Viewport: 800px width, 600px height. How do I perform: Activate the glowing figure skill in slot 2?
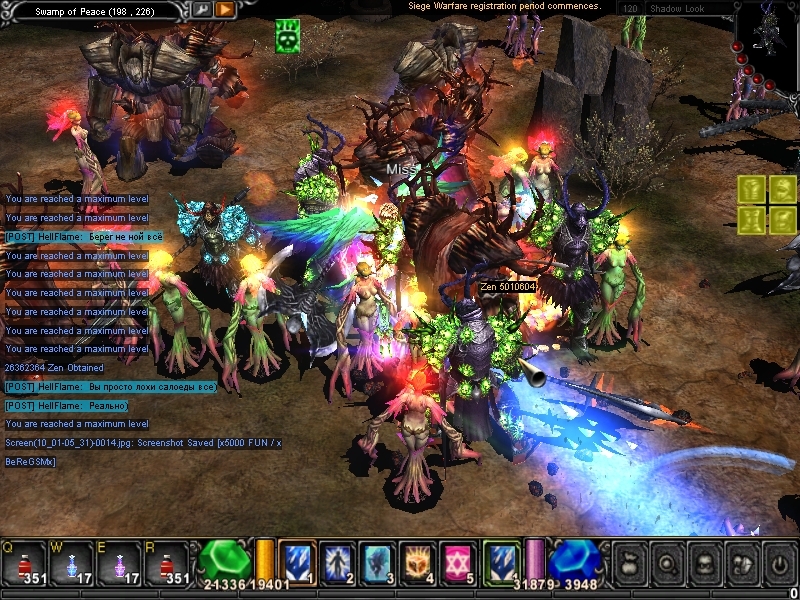click(338, 563)
